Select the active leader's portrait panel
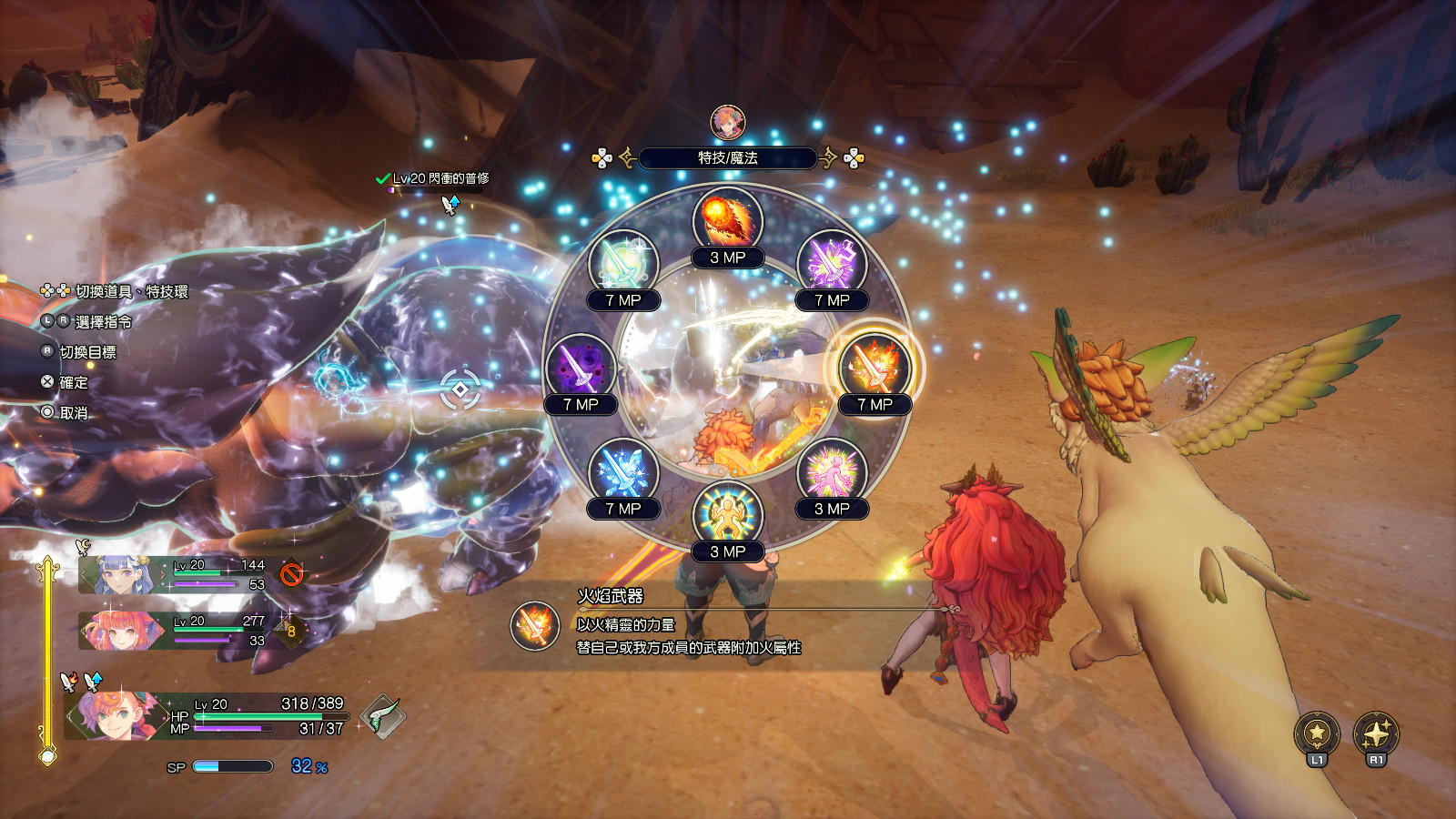 click(x=114, y=715)
